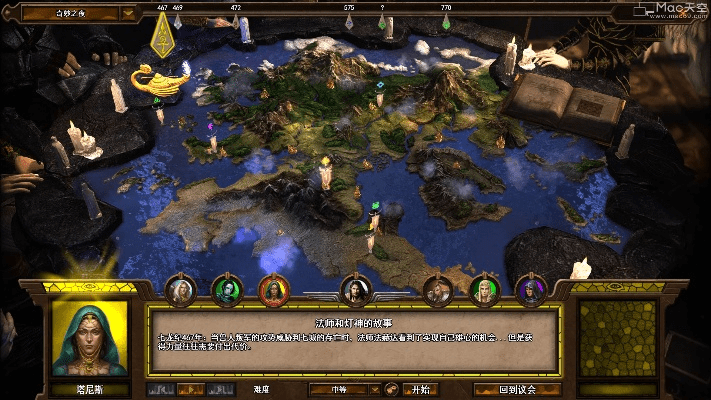Select the timeline marker labeled 575
Screen dimensions: 711x400
click(x=350, y=23)
